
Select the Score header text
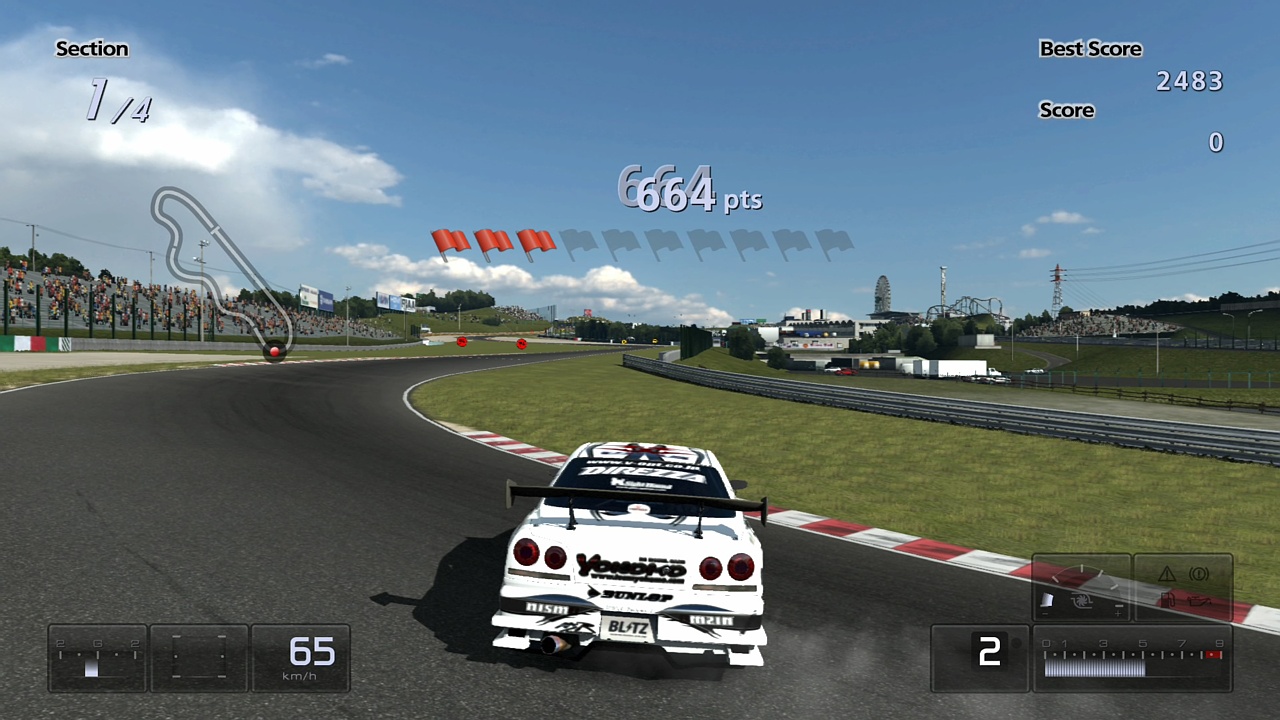pos(1066,110)
